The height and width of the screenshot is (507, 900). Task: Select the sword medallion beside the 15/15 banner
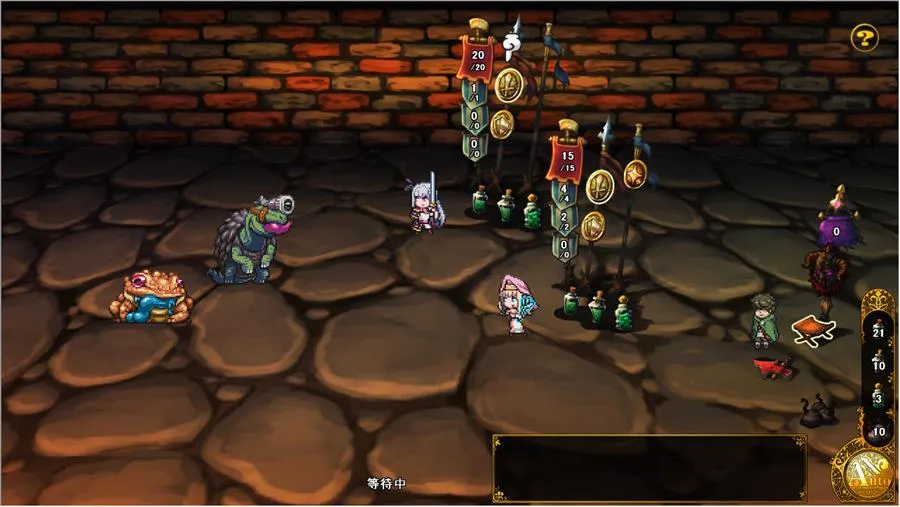point(599,186)
